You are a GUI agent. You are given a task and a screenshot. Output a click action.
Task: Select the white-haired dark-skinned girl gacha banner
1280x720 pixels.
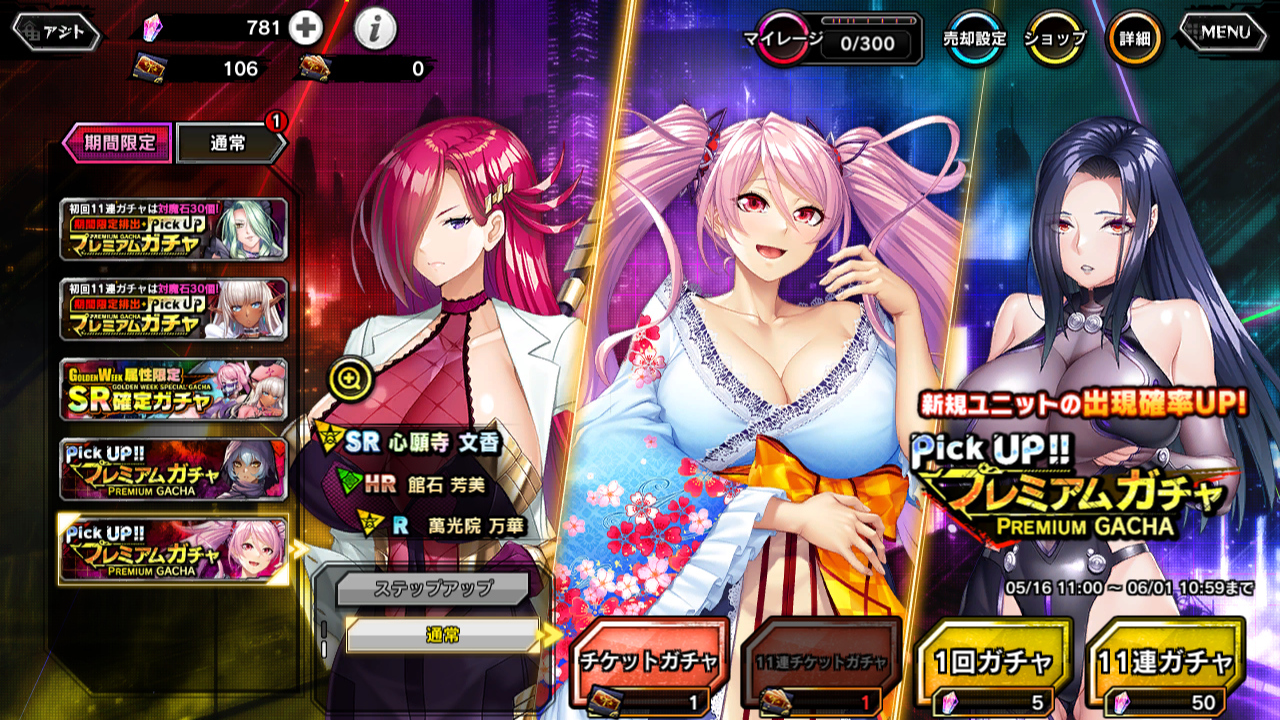click(x=174, y=310)
